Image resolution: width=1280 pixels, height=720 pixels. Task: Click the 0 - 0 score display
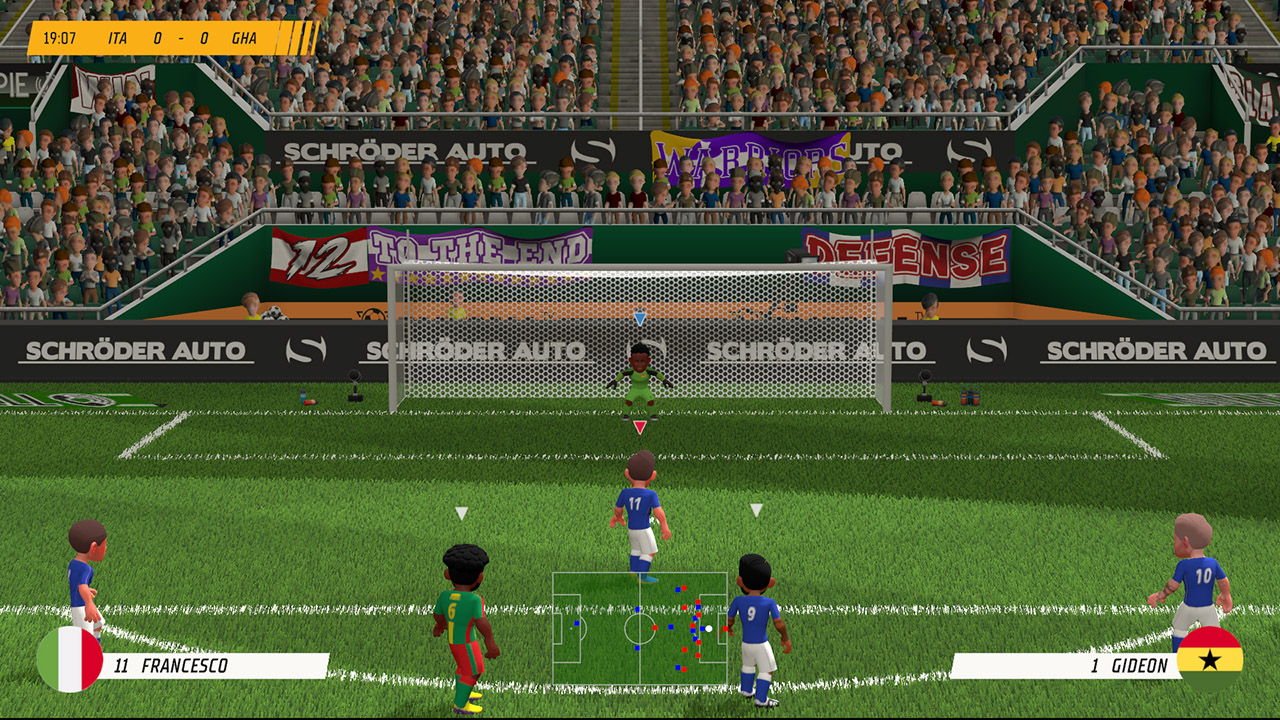180,40
